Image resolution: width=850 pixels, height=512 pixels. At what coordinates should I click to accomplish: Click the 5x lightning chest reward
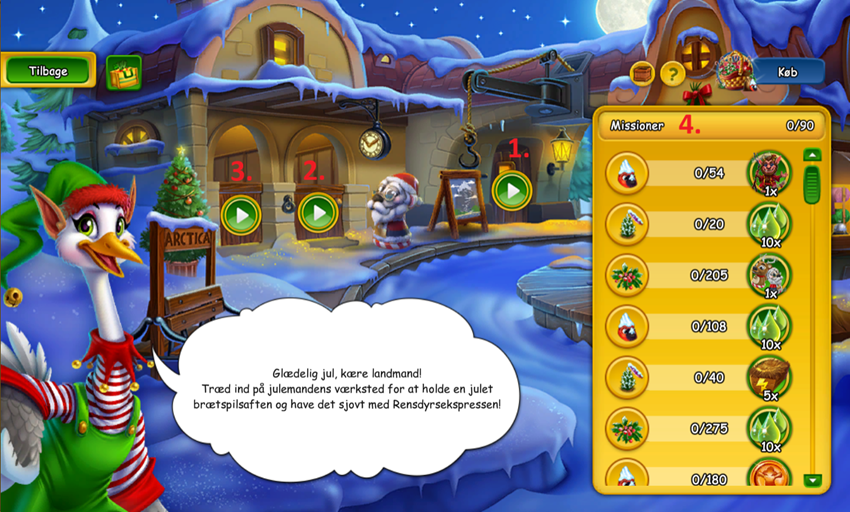click(x=769, y=377)
